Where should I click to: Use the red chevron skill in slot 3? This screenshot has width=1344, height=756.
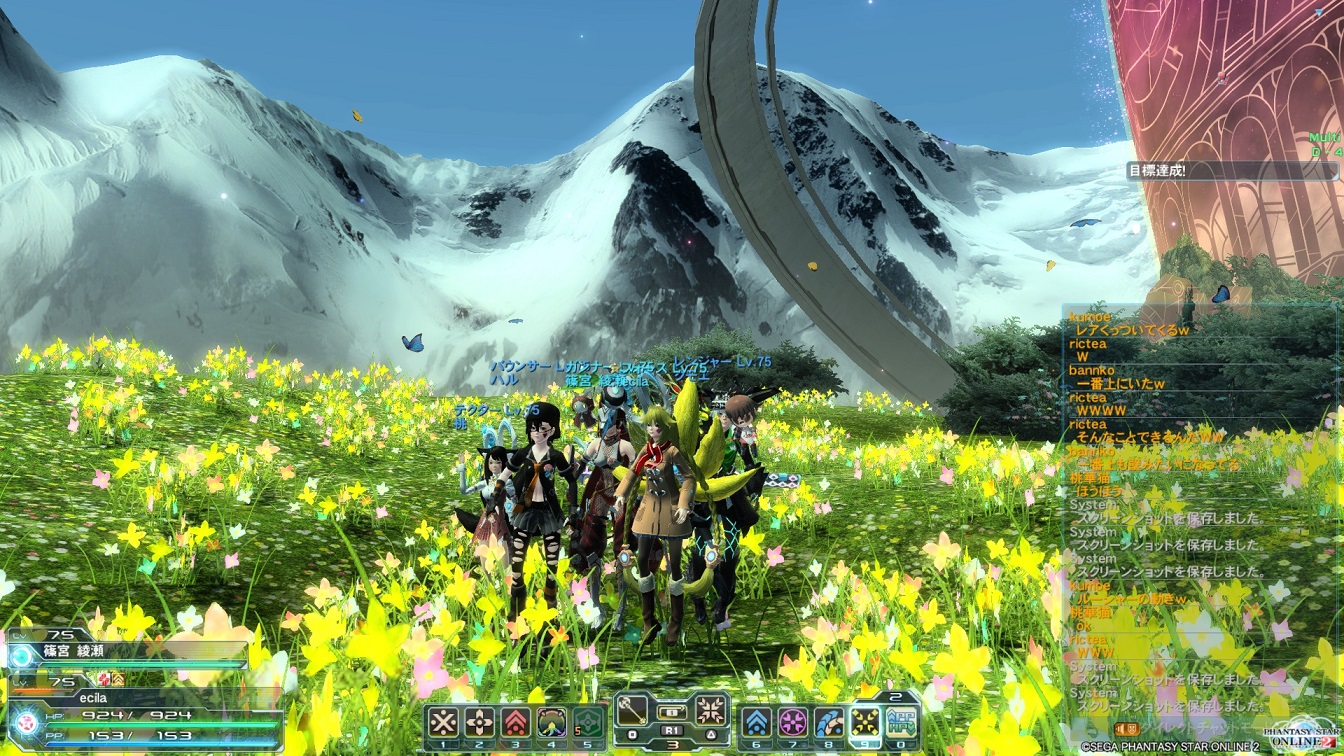click(x=515, y=722)
